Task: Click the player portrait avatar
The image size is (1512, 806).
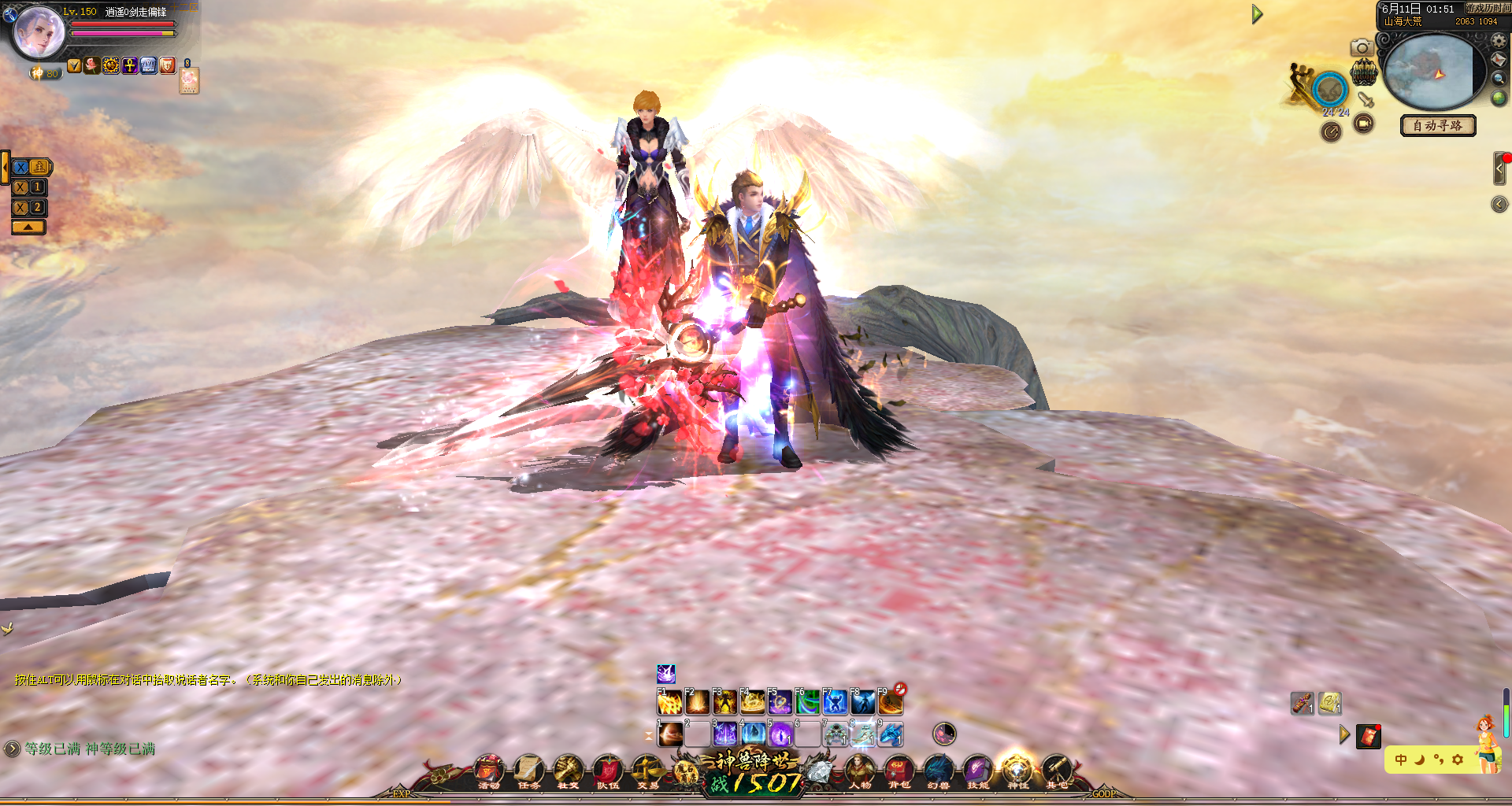Action: (x=39, y=31)
